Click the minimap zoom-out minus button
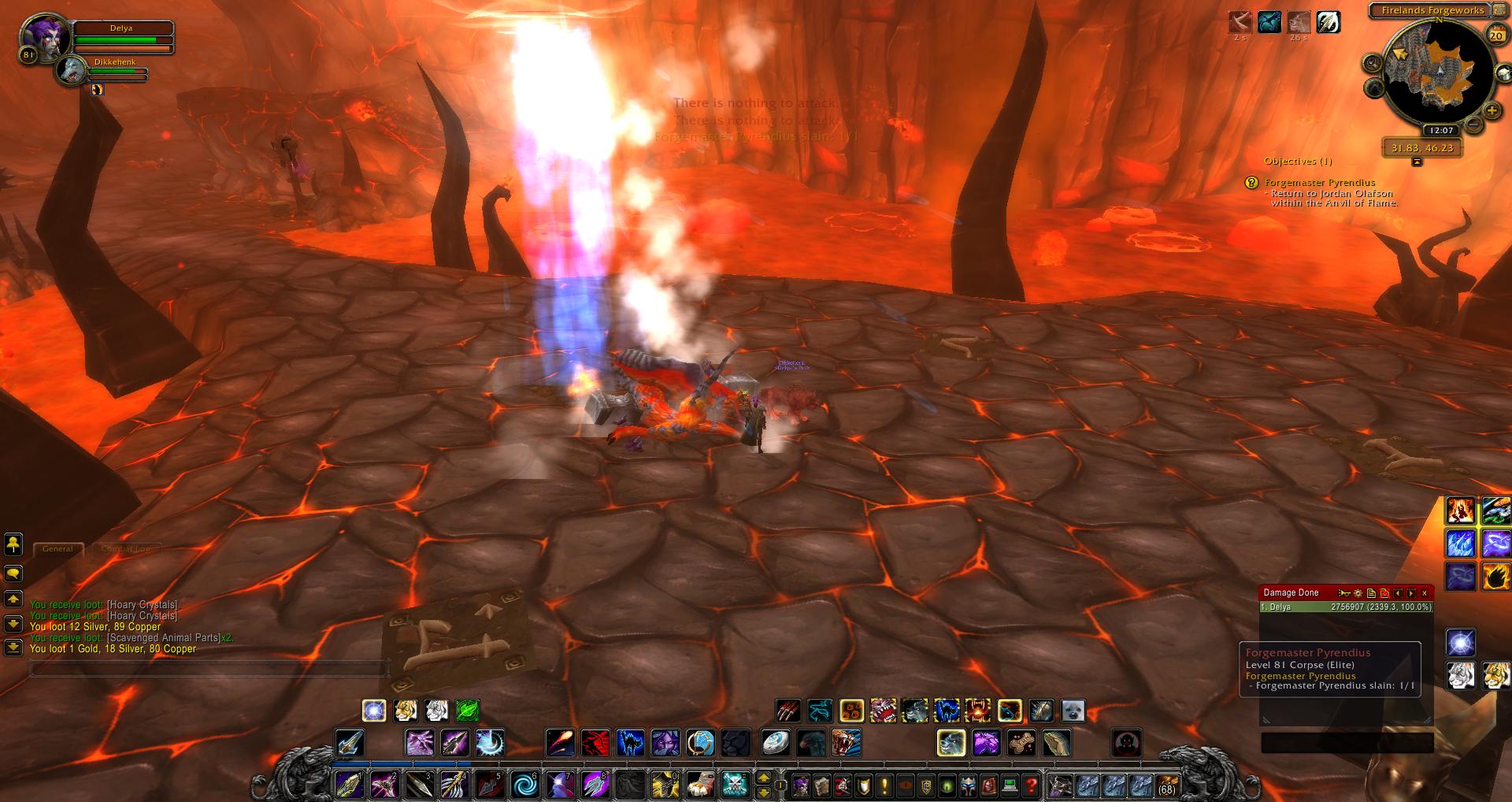1512x802 pixels. pyautogui.click(x=1473, y=125)
